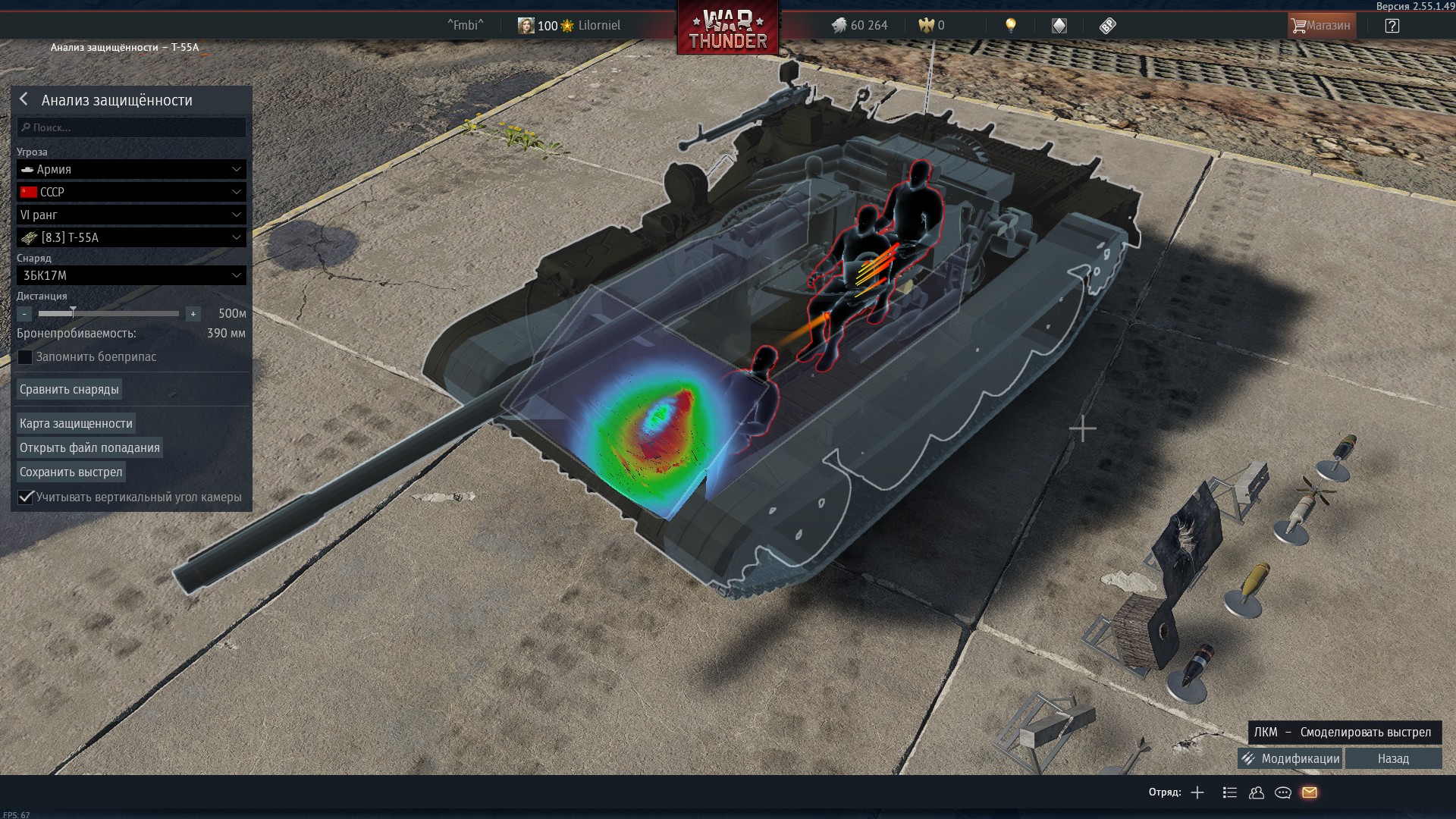Open Карта защищенности

click(x=76, y=423)
